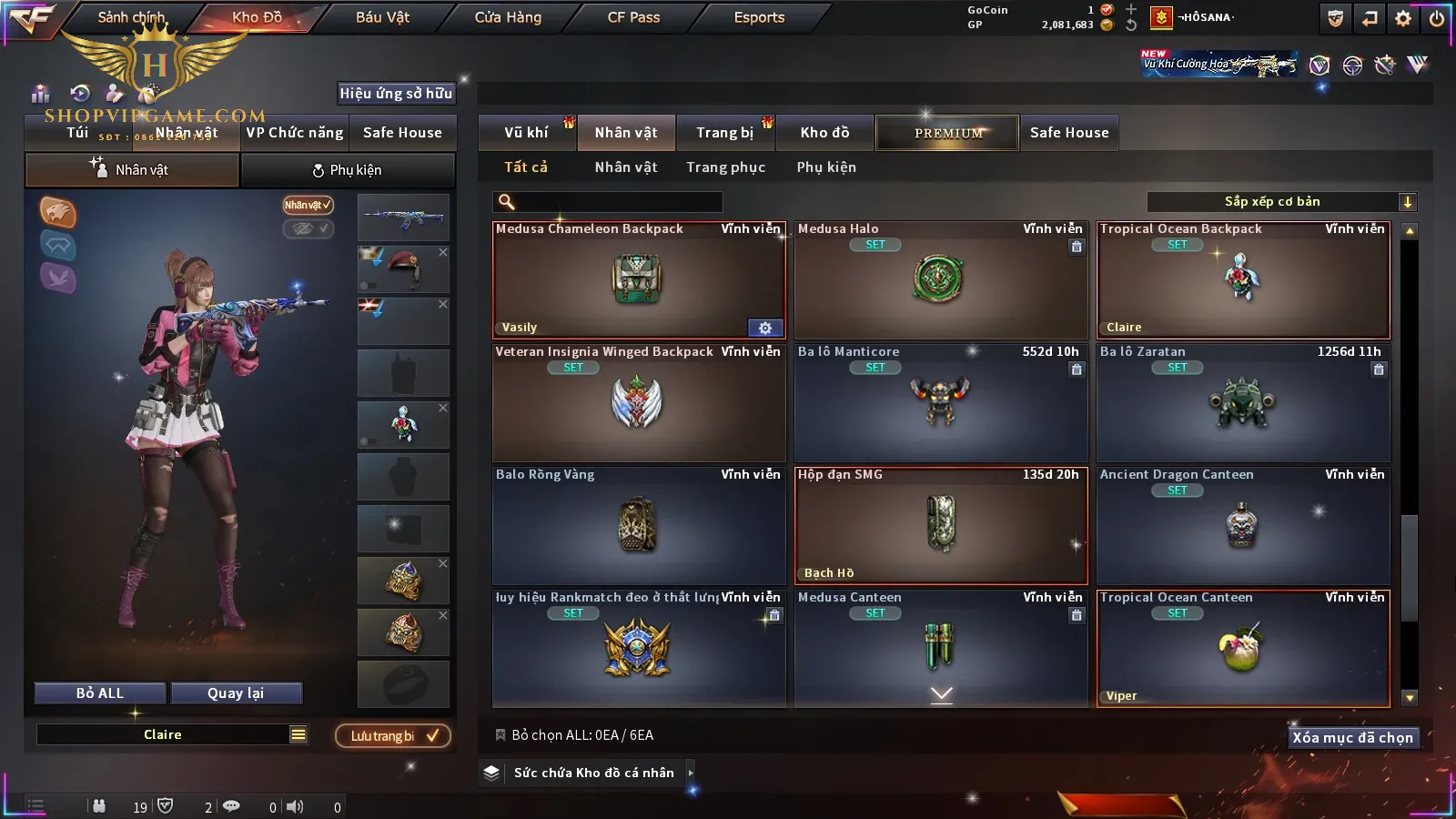Open the CF Pass menu
Image resolution: width=1456 pixels, height=819 pixels.
(633, 17)
